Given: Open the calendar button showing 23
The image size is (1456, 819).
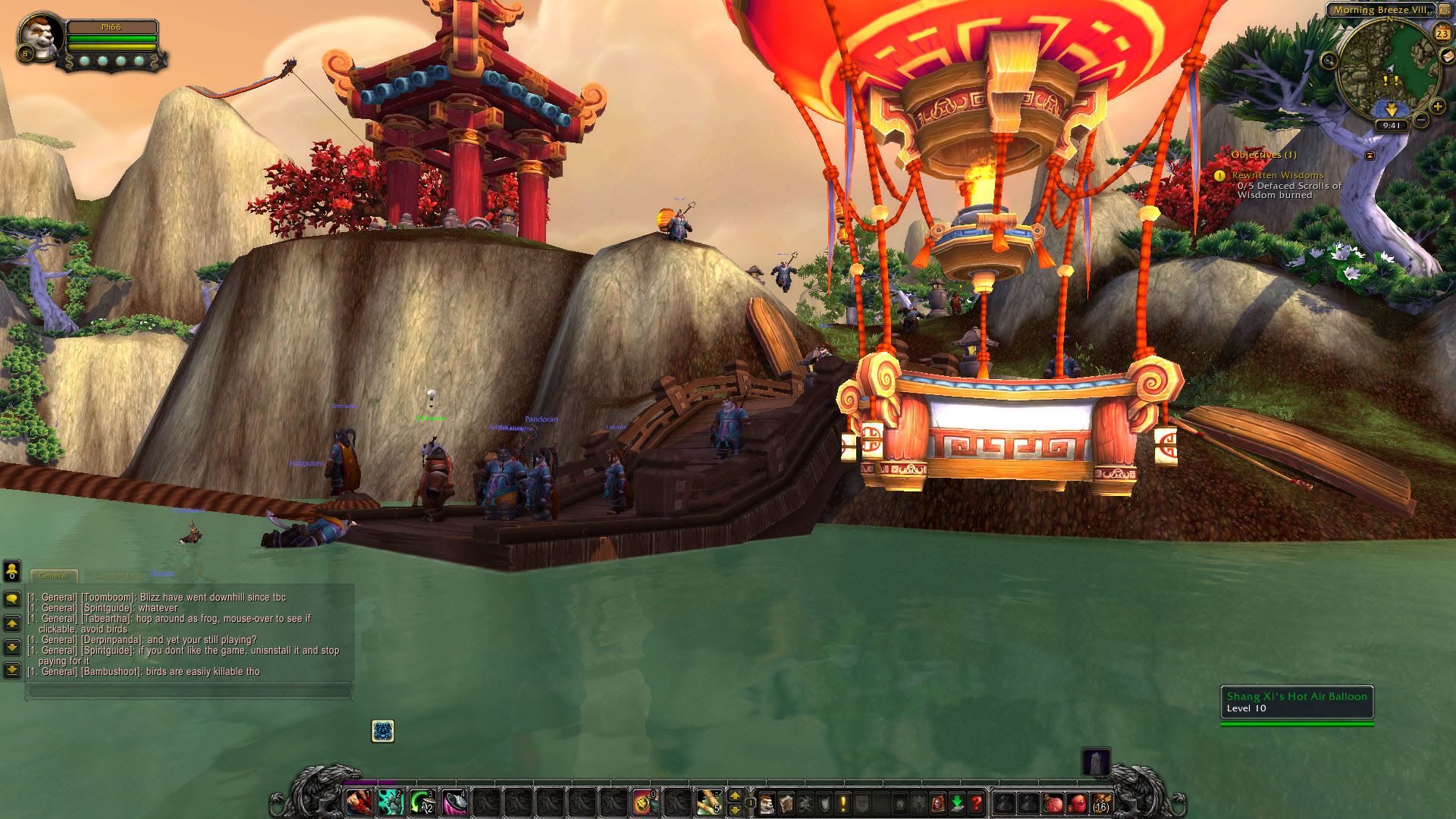Looking at the screenshot, I should [1442, 33].
